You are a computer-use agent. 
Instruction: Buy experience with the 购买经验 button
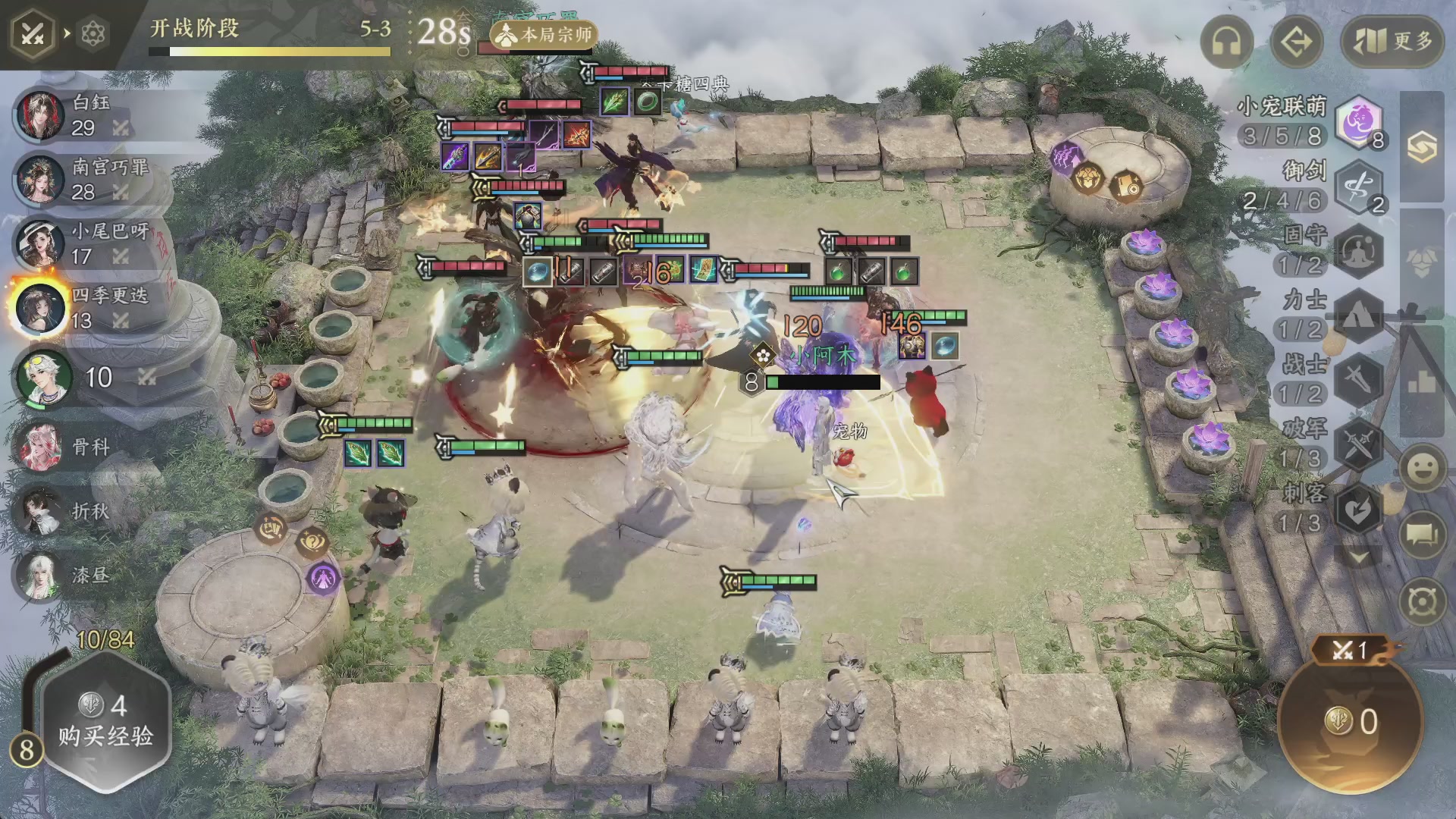(105, 720)
